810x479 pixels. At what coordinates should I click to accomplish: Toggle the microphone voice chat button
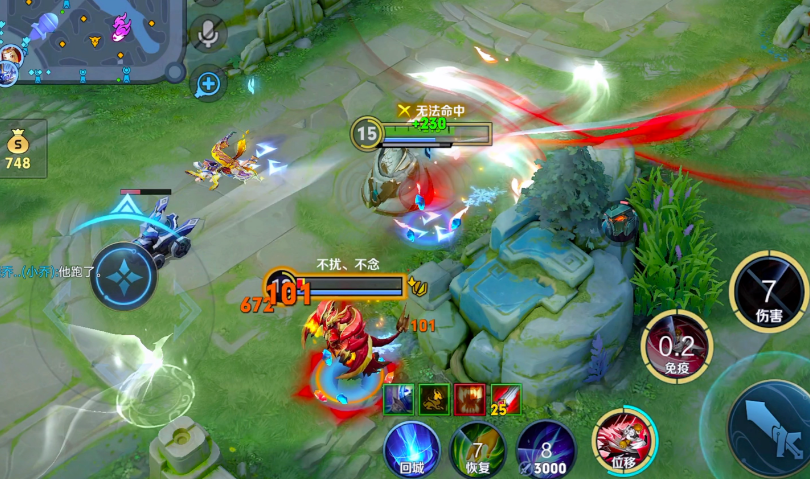tap(208, 34)
